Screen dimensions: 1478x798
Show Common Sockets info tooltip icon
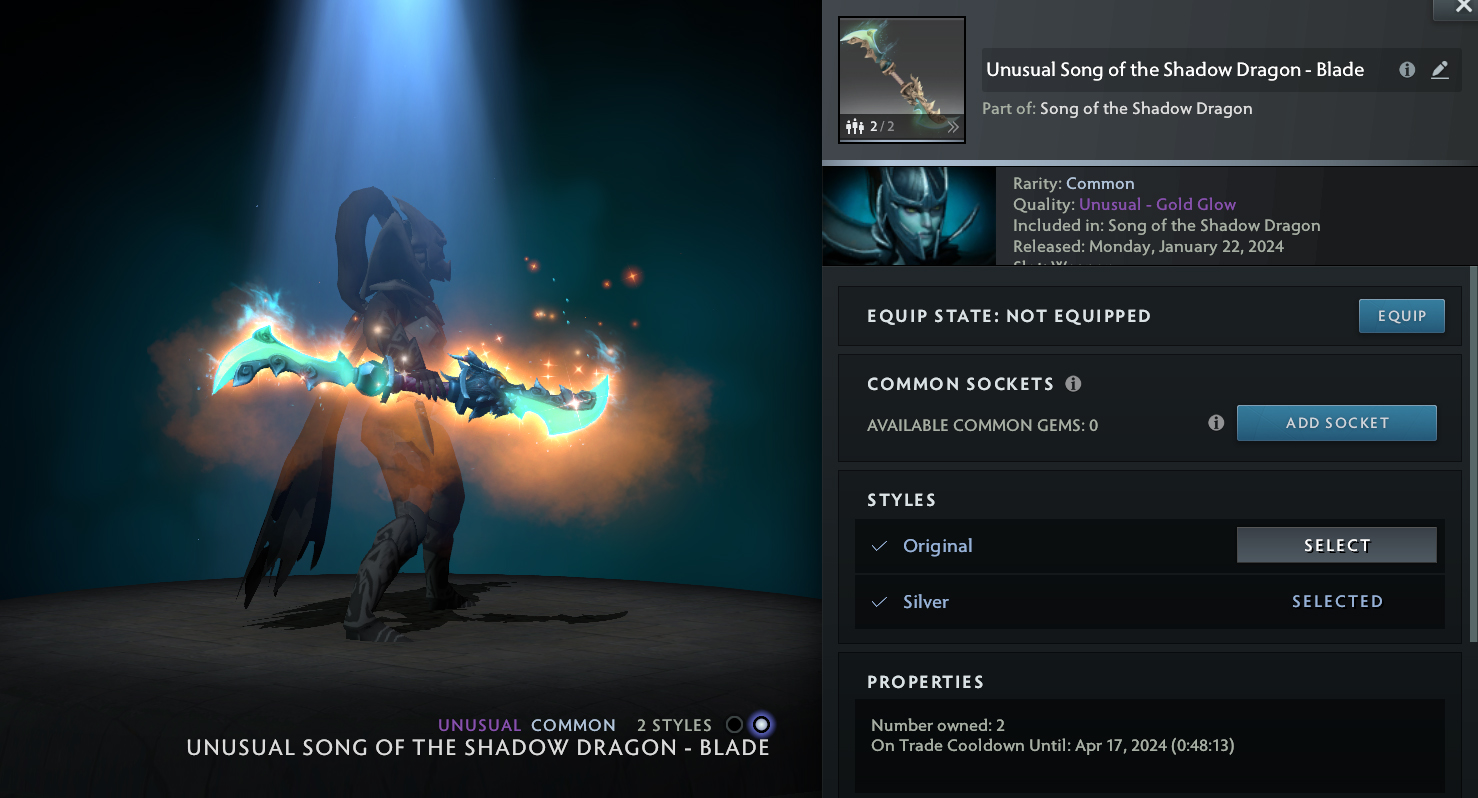pyautogui.click(x=1073, y=384)
